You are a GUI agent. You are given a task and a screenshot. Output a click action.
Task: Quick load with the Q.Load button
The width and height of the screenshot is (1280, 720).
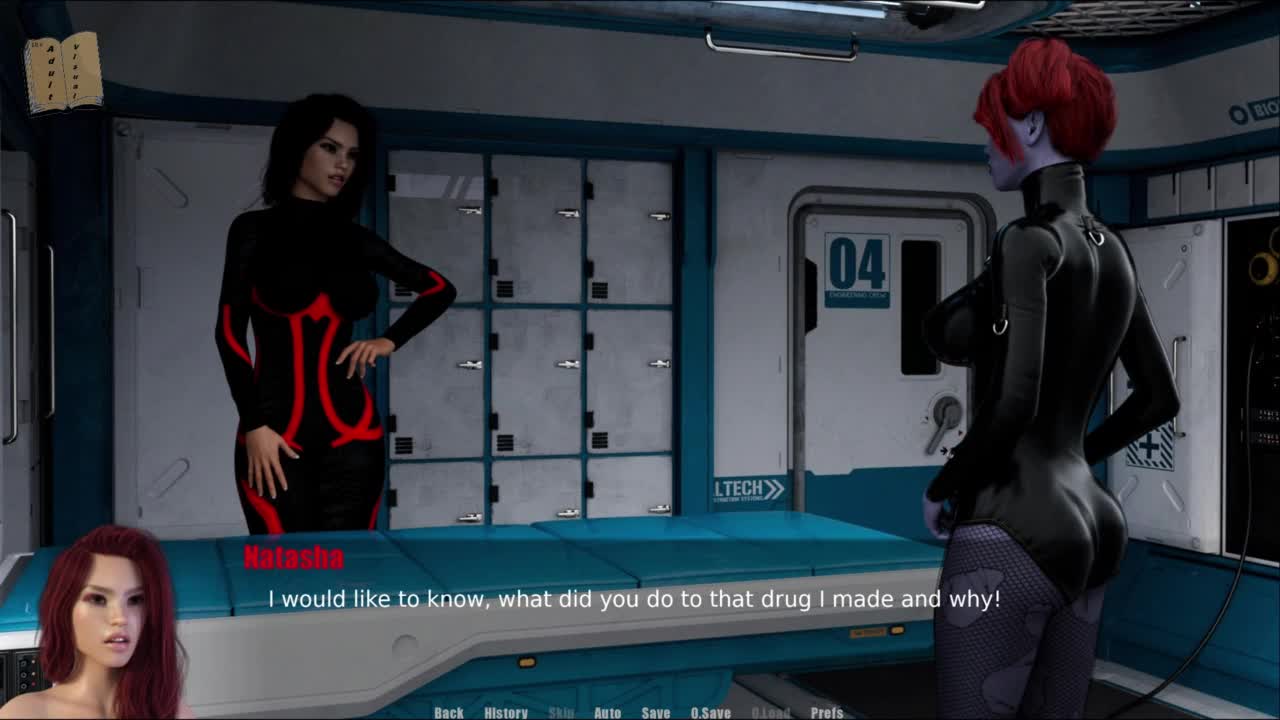pos(770,712)
